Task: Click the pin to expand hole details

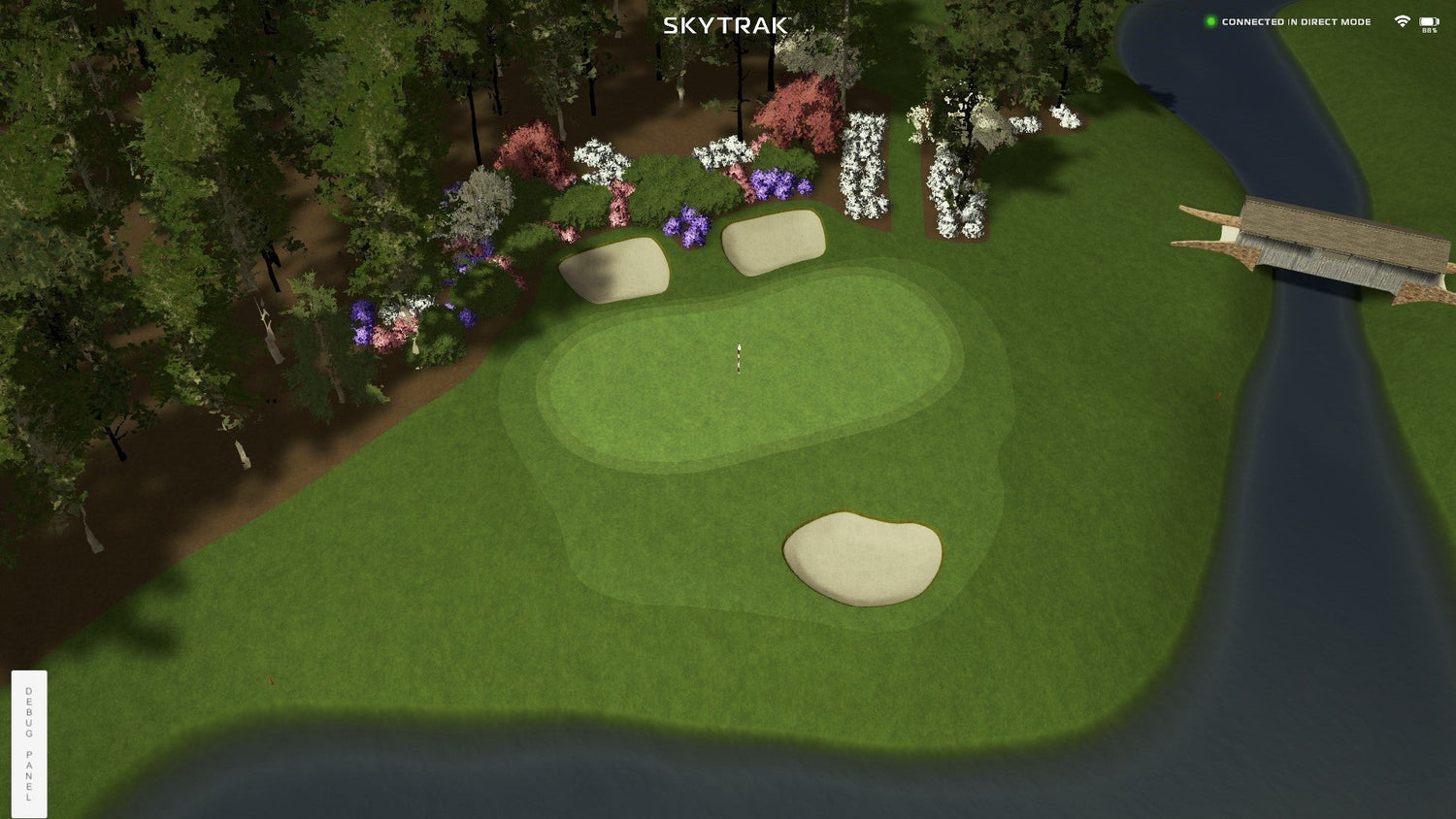Action: tap(739, 357)
